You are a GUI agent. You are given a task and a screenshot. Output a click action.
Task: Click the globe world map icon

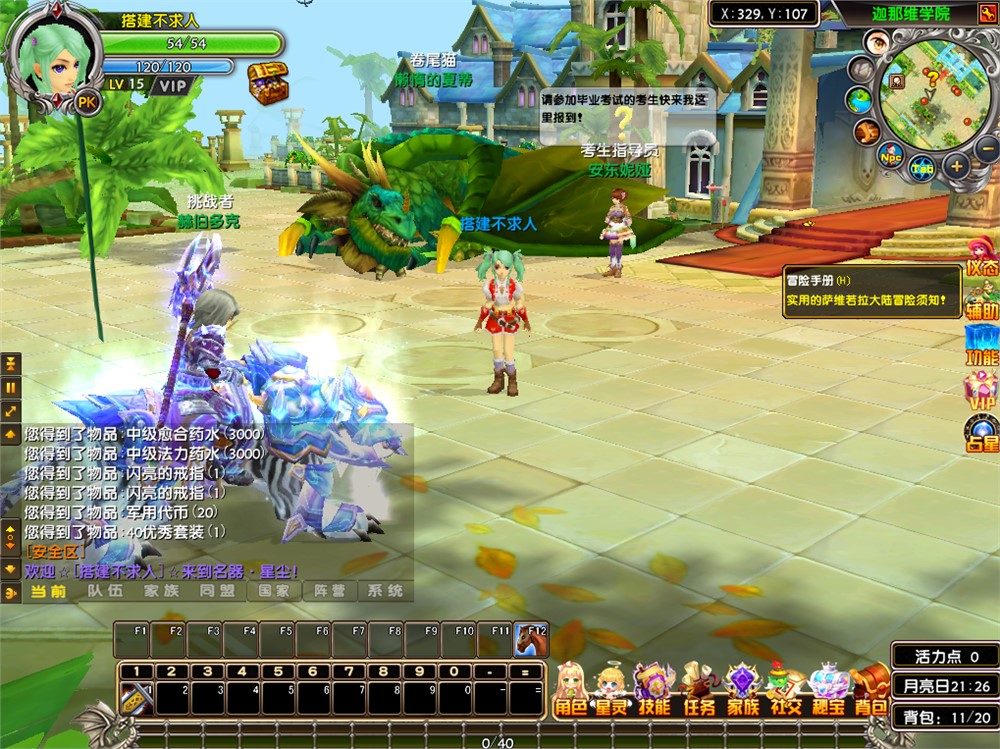[x=859, y=101]
